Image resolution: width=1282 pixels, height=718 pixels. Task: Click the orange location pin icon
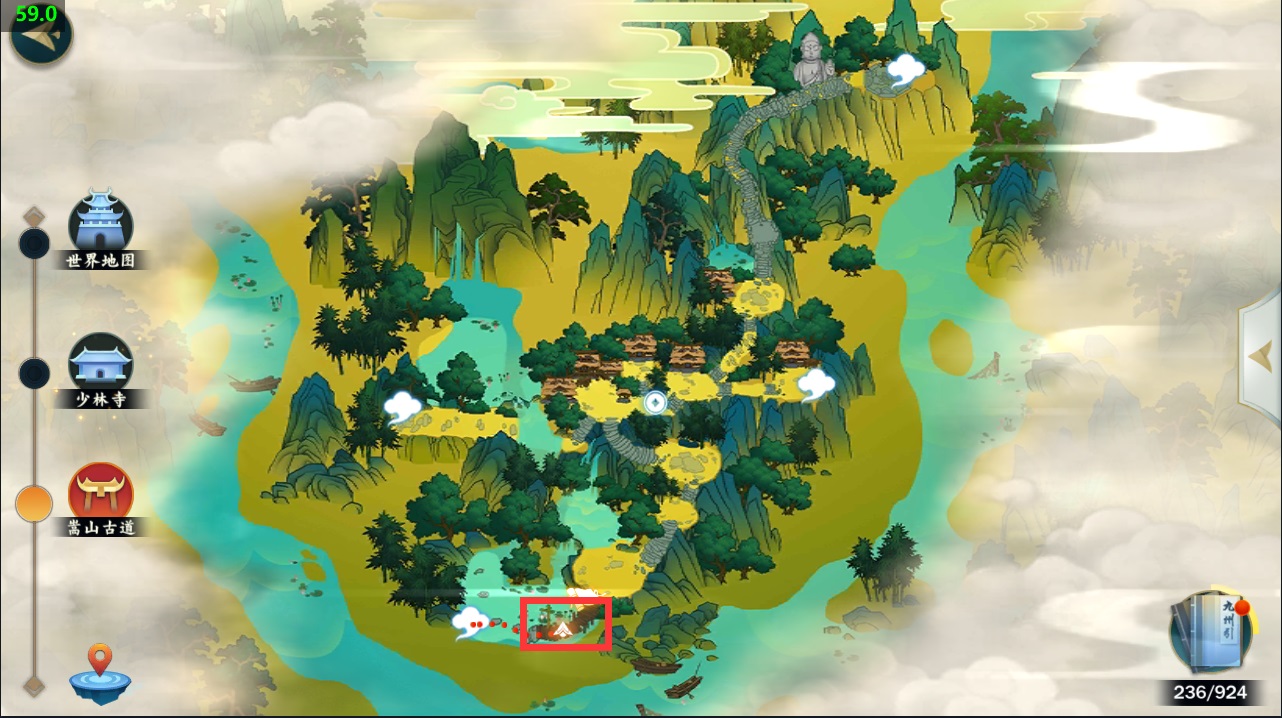coord(99,674)
